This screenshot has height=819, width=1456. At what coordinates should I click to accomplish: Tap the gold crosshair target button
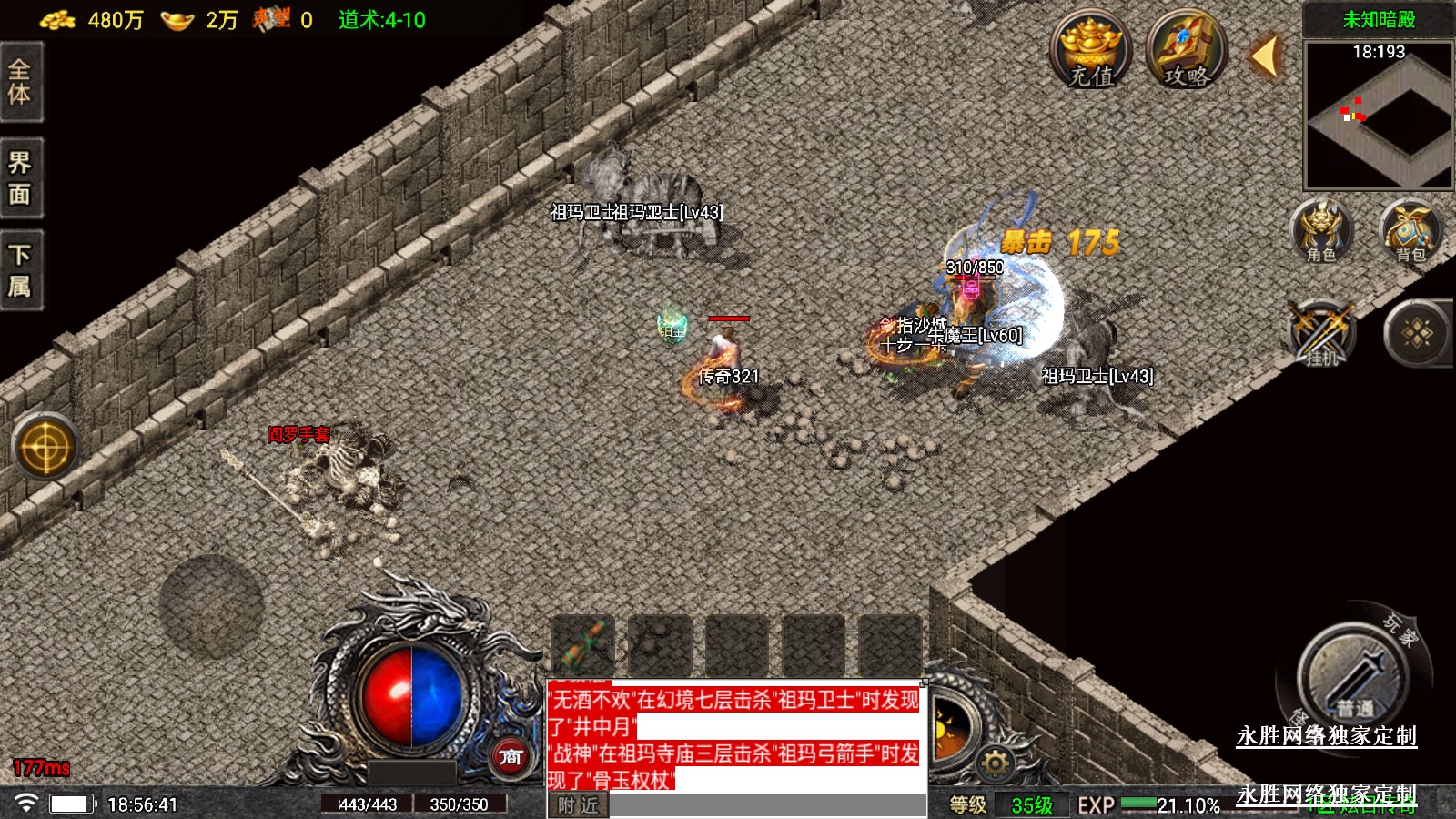point(45,448)
